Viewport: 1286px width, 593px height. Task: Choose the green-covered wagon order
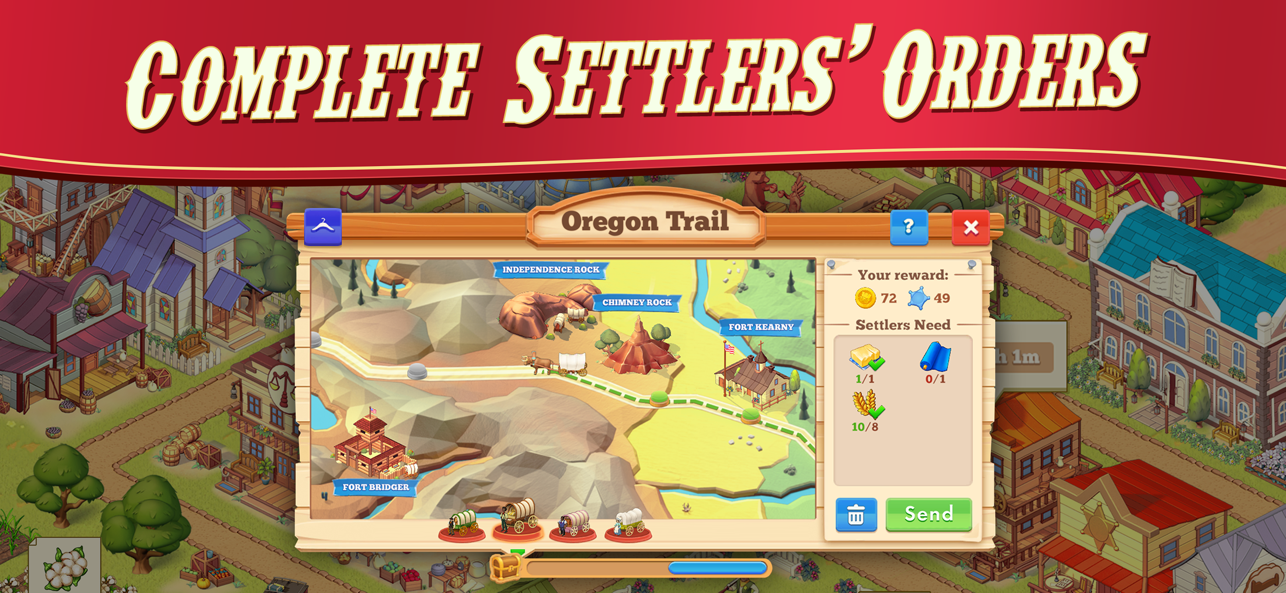coord(462,523)
